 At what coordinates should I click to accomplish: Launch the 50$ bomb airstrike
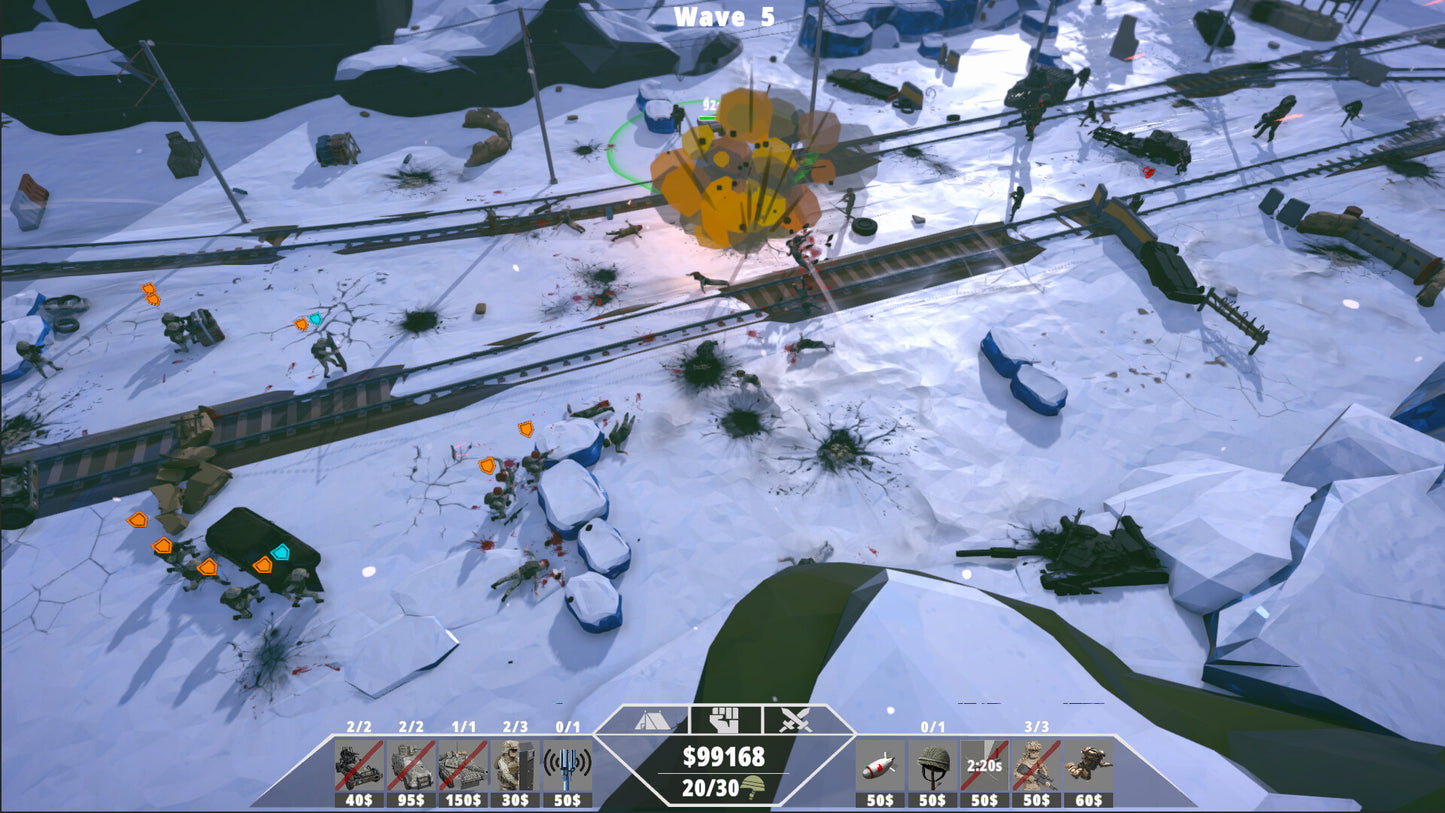click(881, 766)
